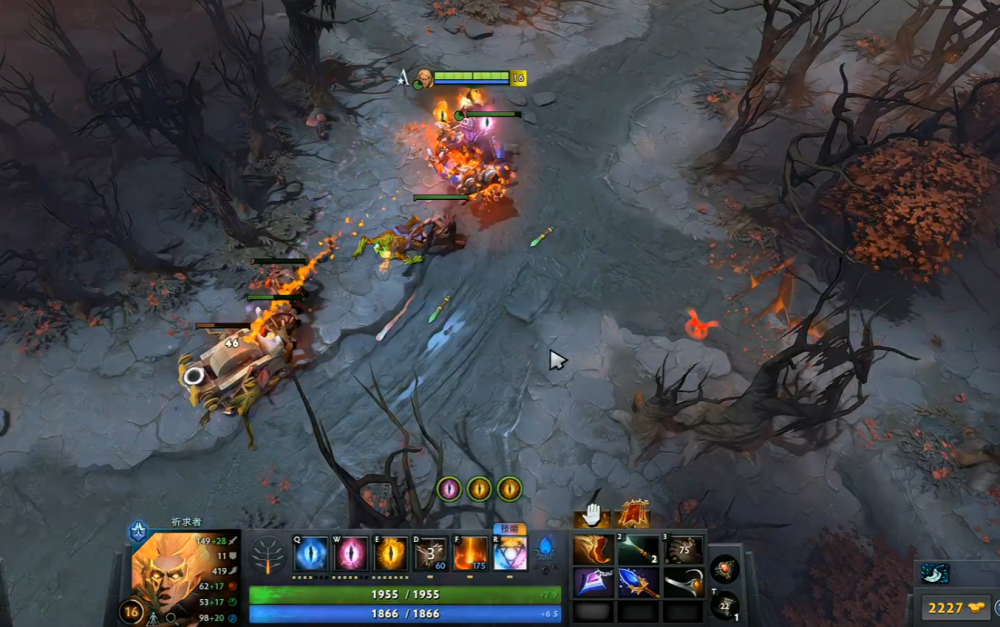Screen dimensions: 1000x627
Task: Open the talent tree
Action: click(x=268, y=555)
